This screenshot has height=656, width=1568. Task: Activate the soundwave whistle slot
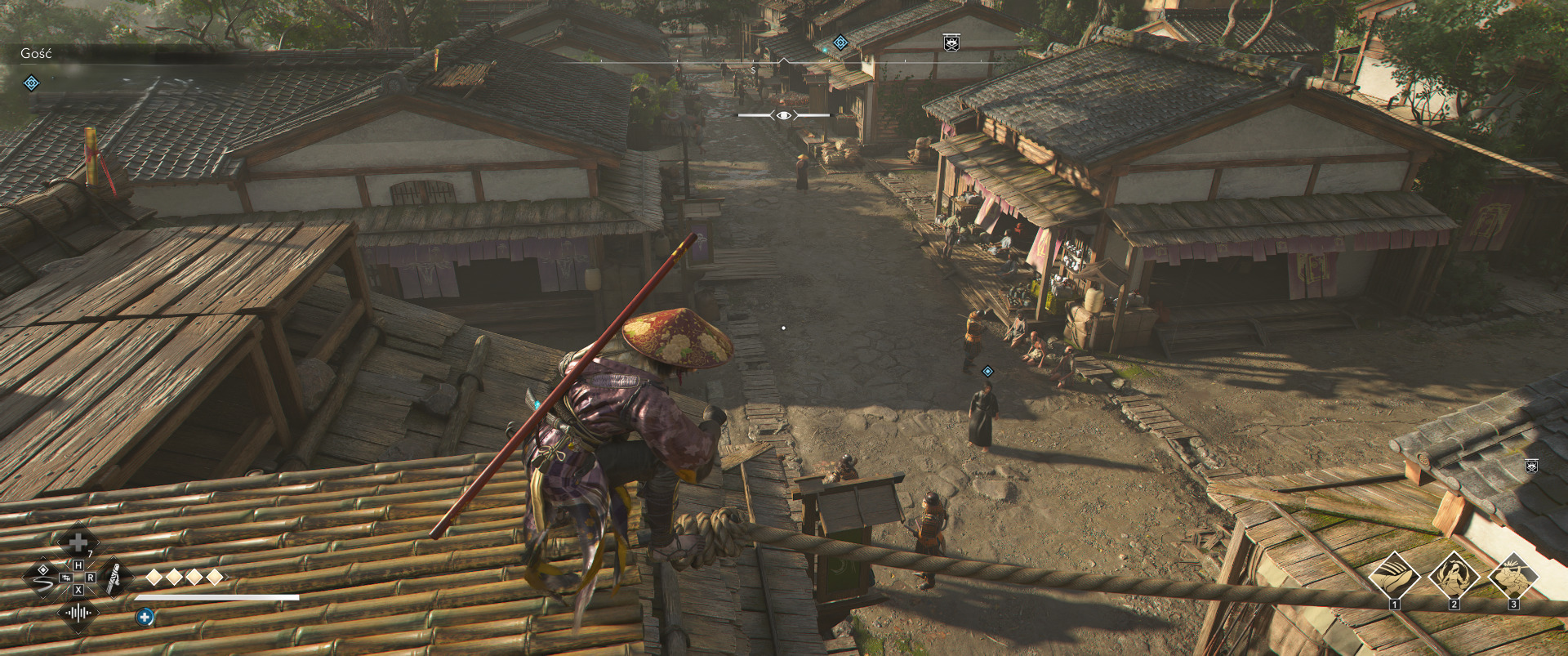pyautogui.click(x=78, y=614)
